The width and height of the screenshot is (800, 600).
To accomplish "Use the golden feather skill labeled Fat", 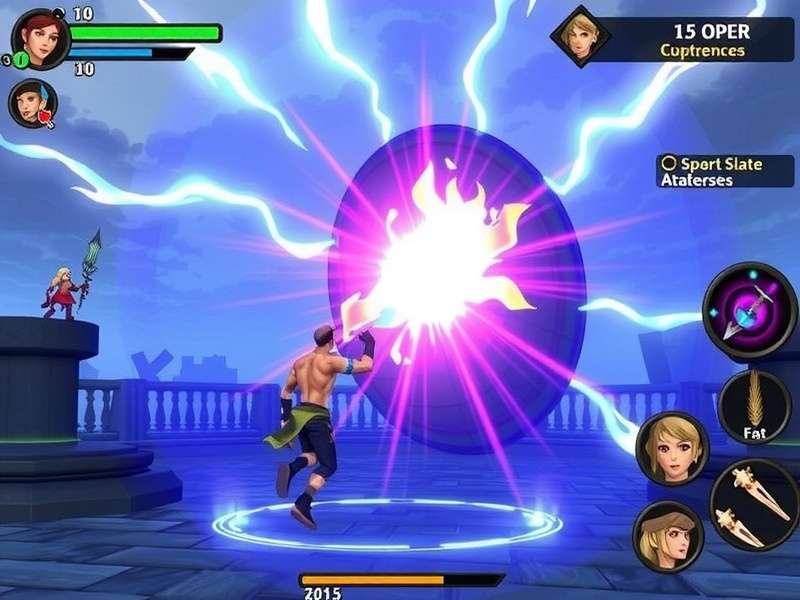I will (x=754, y=407).
